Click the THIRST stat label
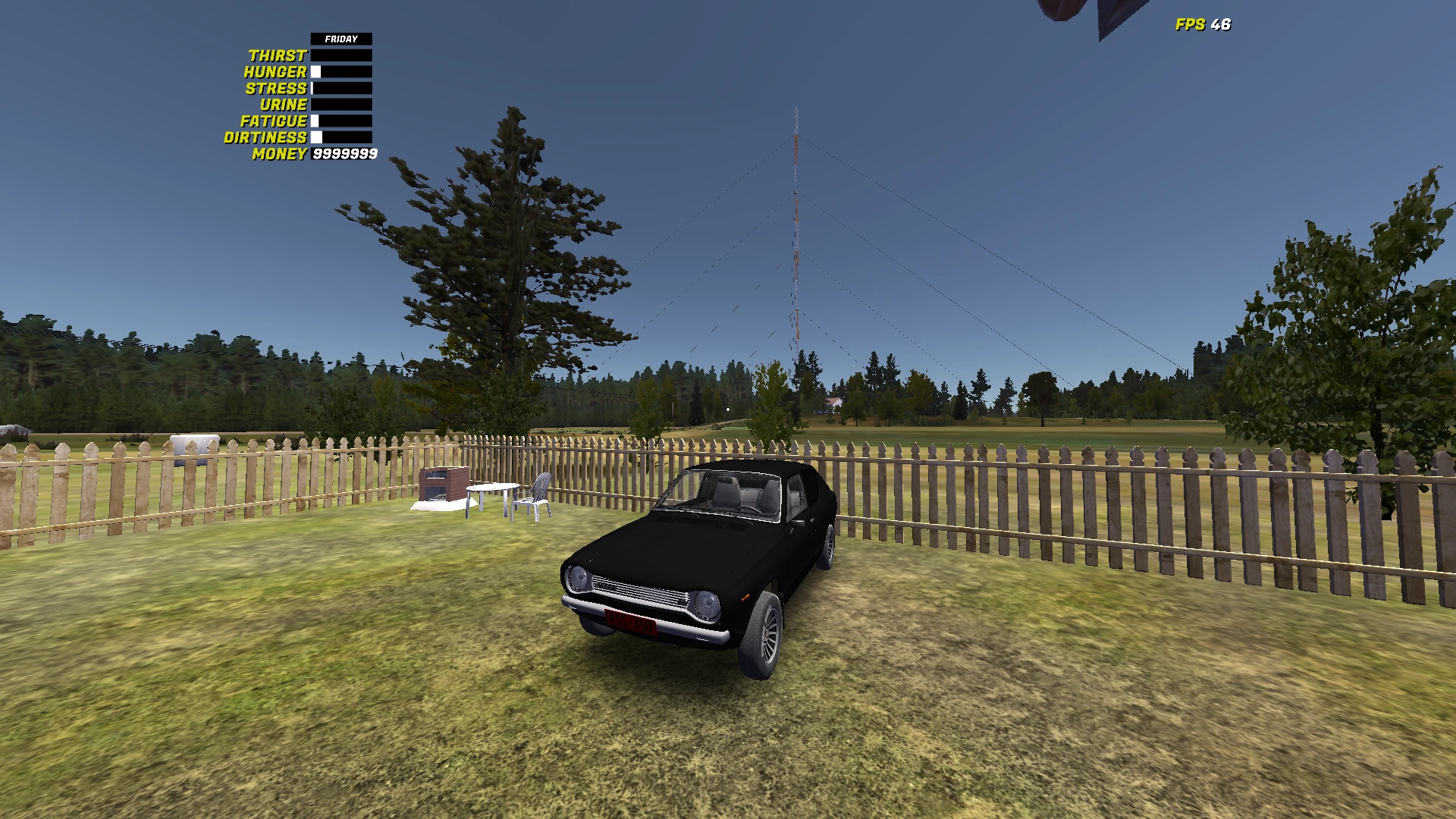Image resolution: width=1456 pixels, height=819 pixels. pos(277,55)
